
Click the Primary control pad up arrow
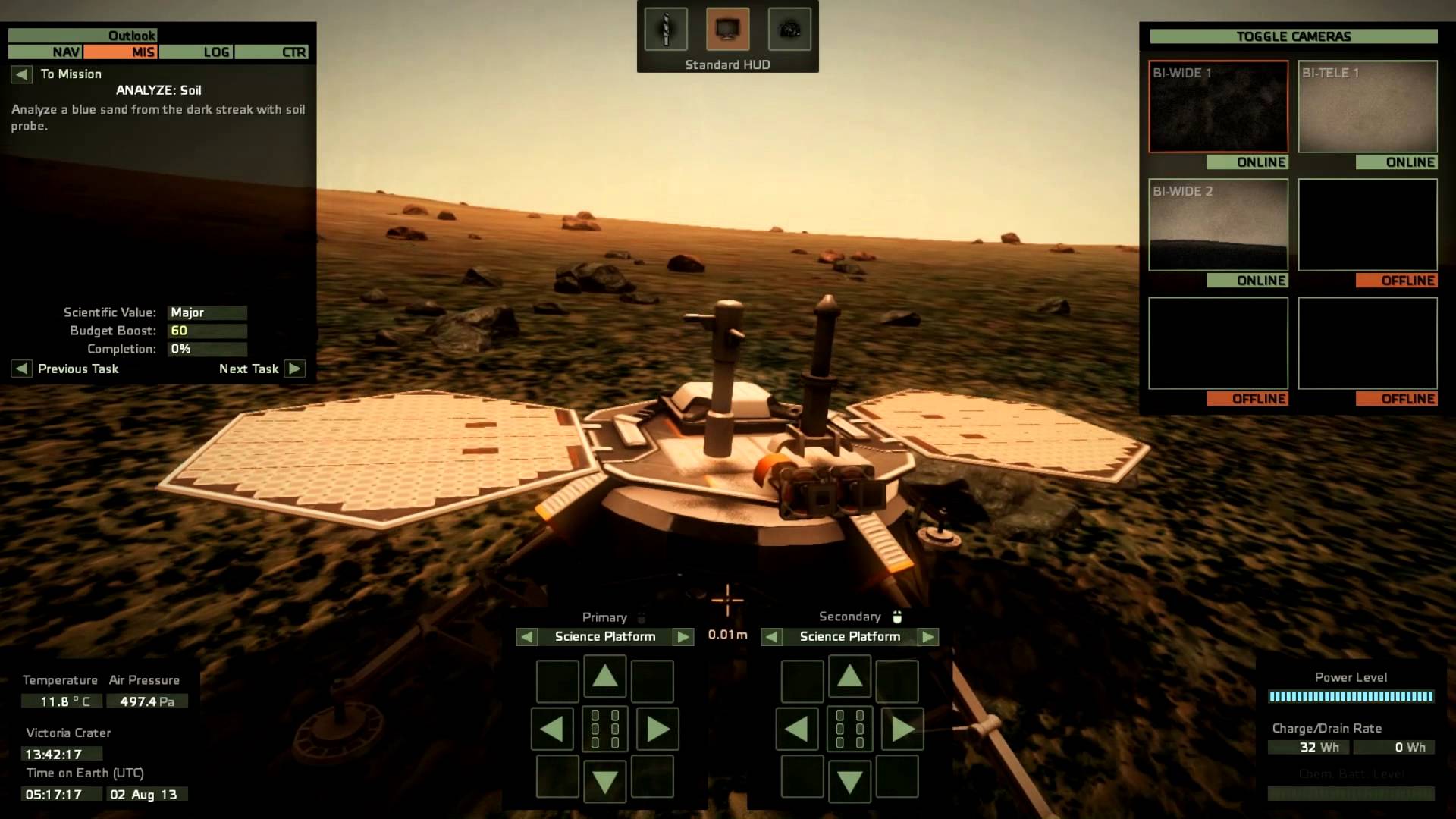(604, 676)
